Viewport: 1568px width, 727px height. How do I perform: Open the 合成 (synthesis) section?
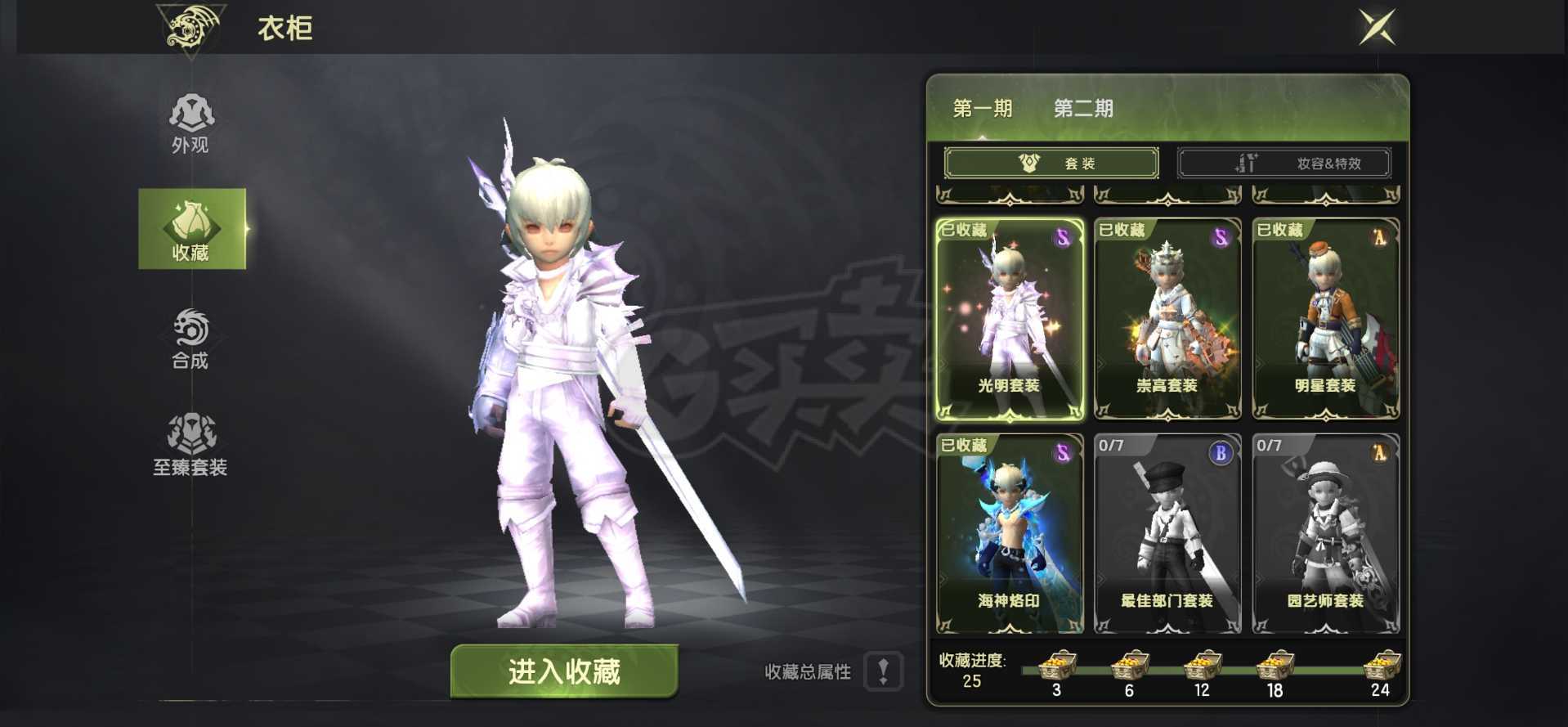pyautogui.click(x=190, y=339)
